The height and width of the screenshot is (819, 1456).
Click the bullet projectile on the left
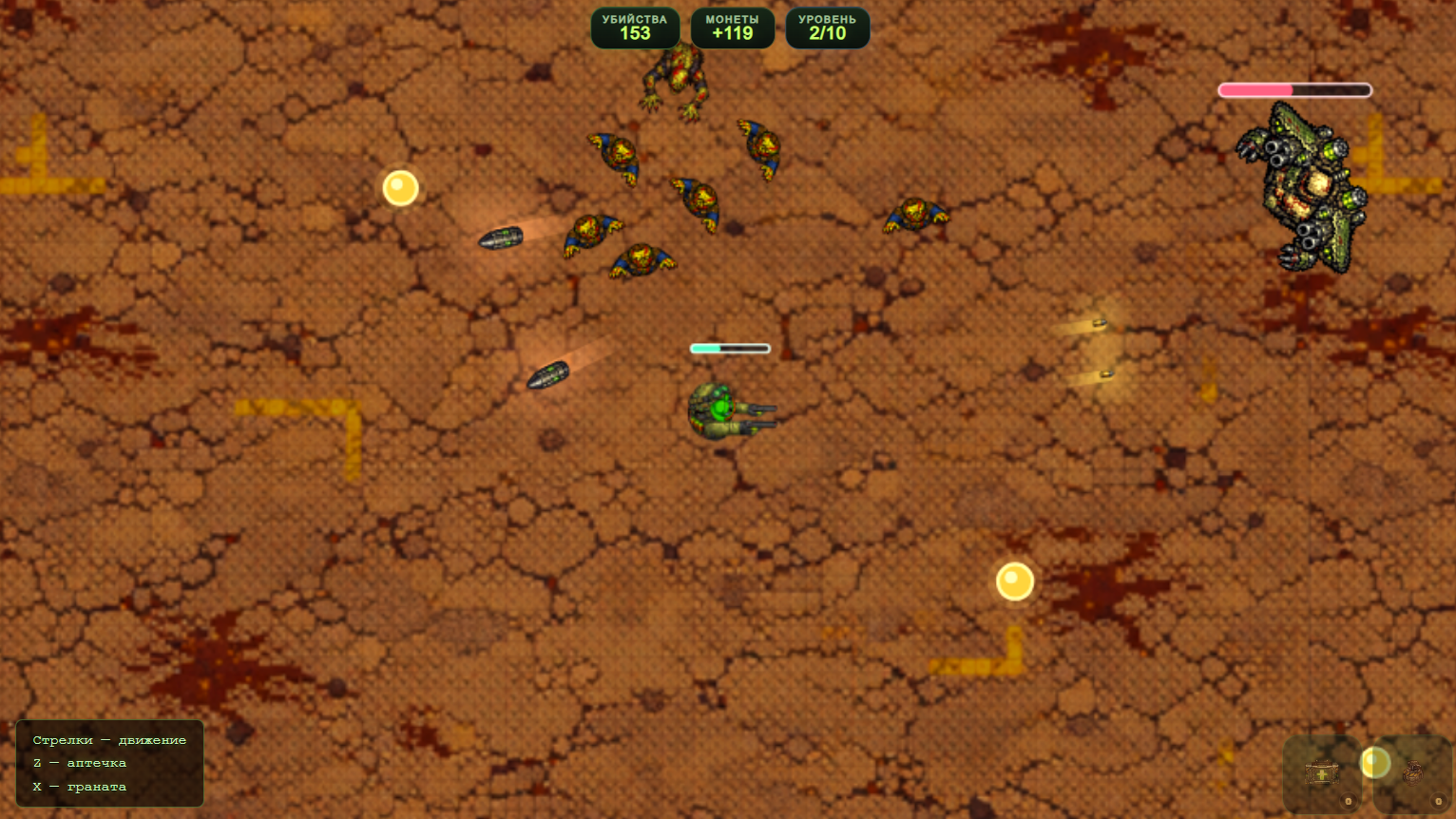[502, 238]
